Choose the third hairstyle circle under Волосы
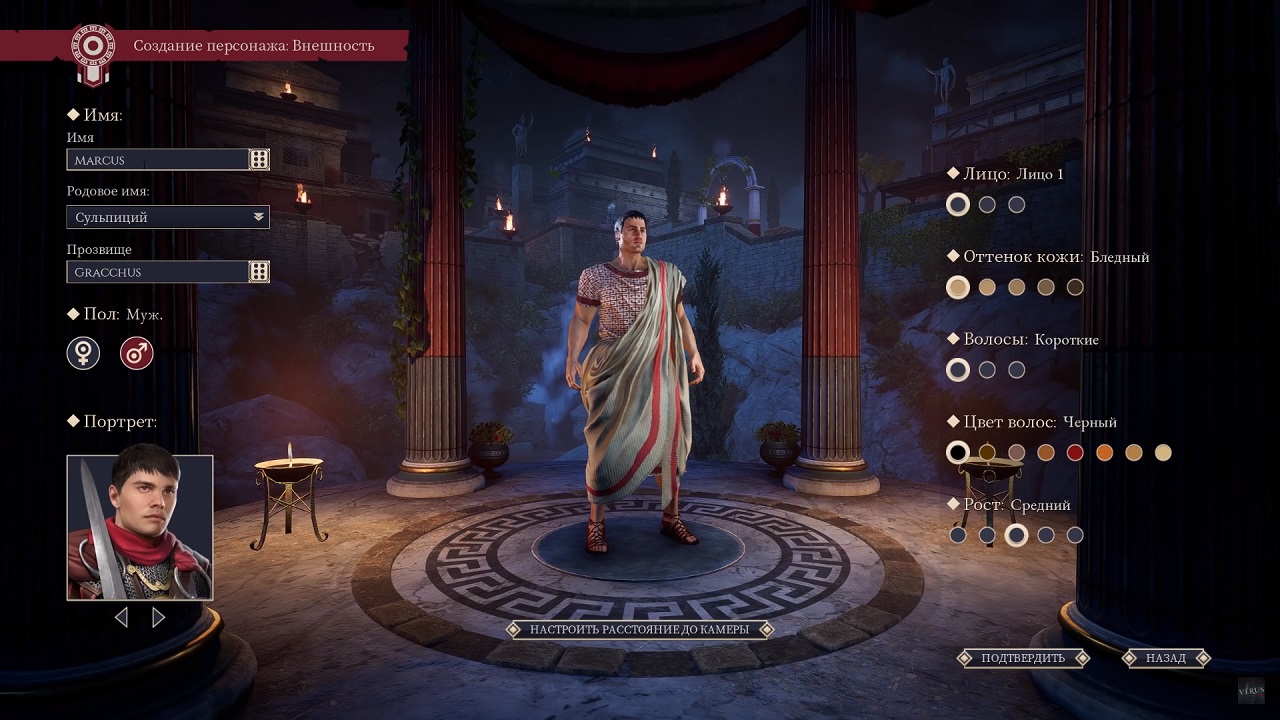 (1016, 369)
